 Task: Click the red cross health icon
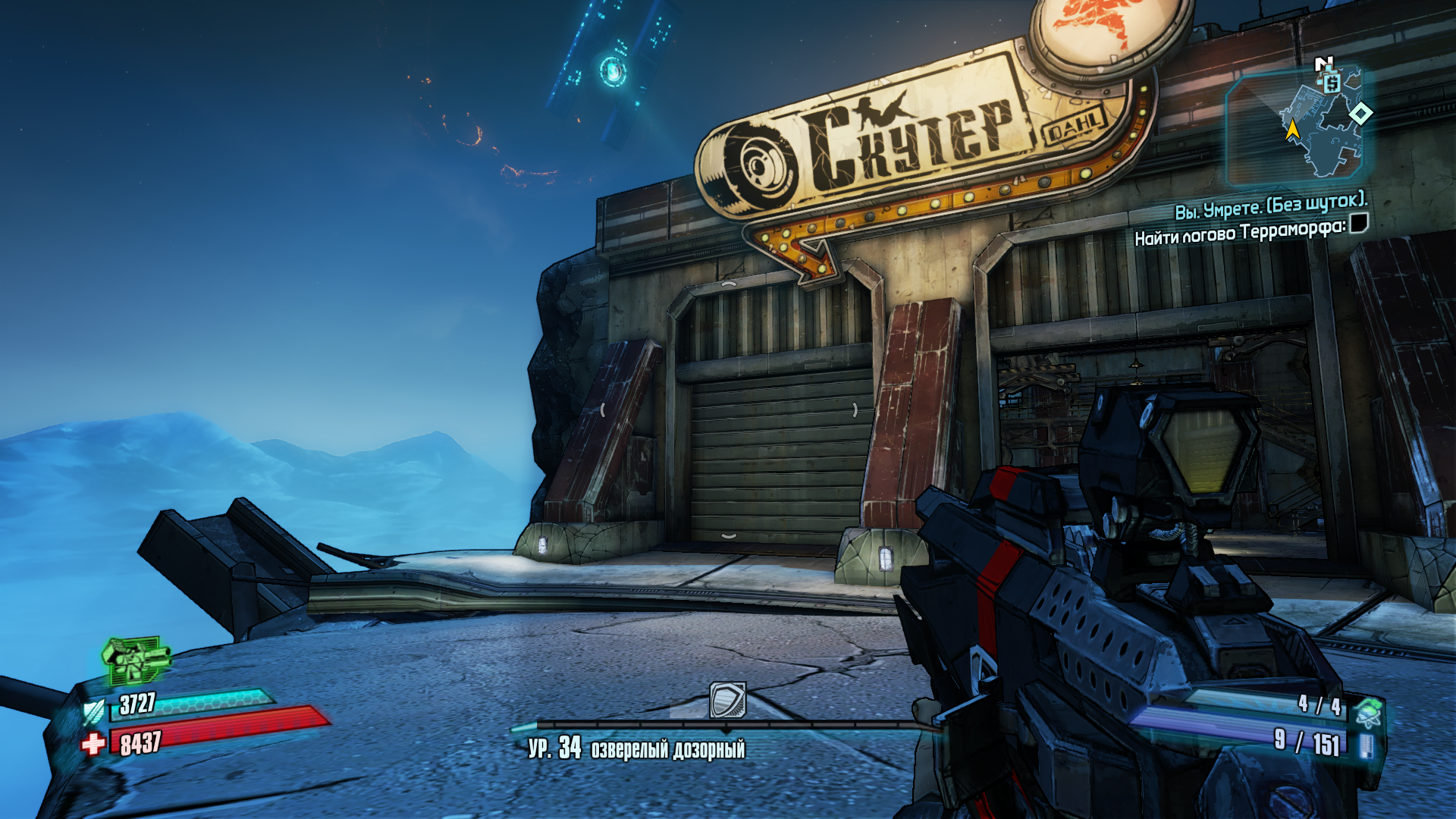[94, 744]
